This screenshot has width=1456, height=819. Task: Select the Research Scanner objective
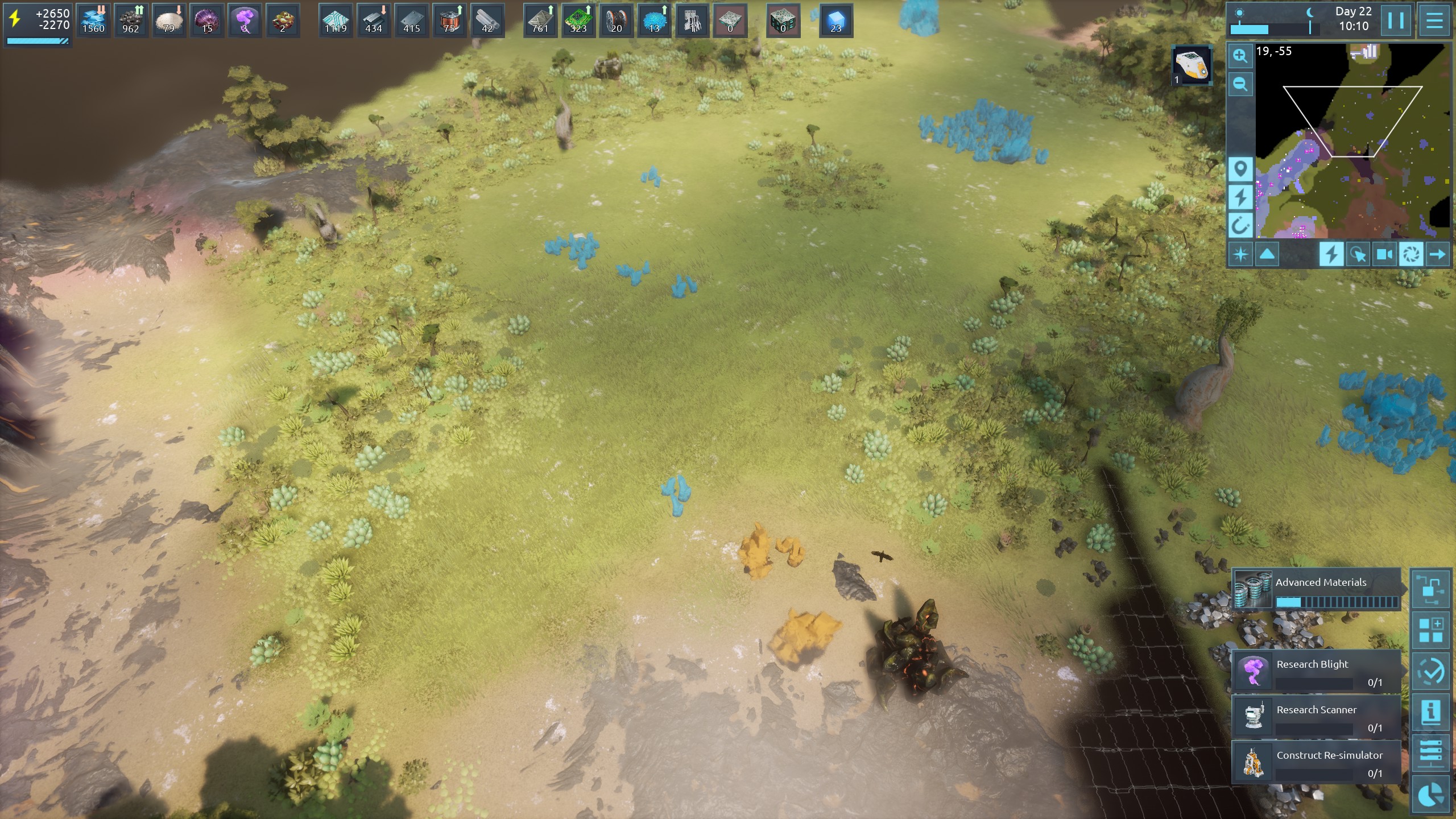[1316, 717]
